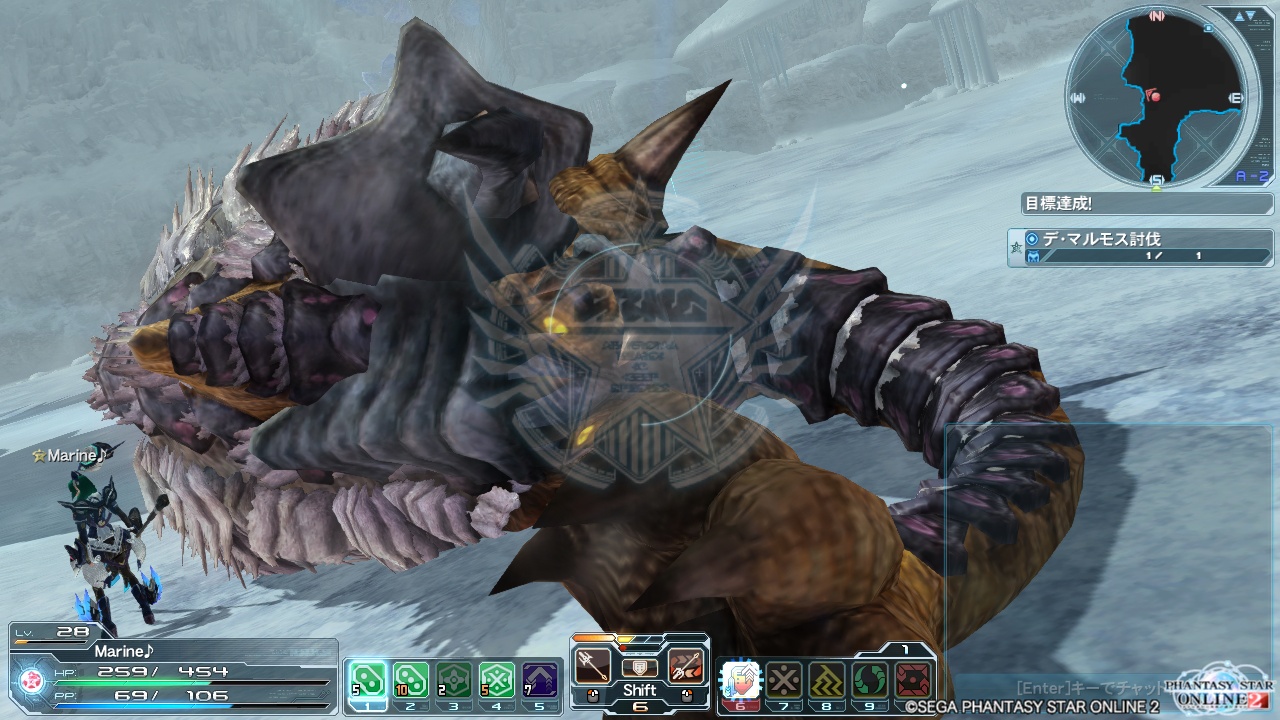Use the green cross-pattern item in slot 4
This screenshot has height=720, width=1280.
coord(496,679)
